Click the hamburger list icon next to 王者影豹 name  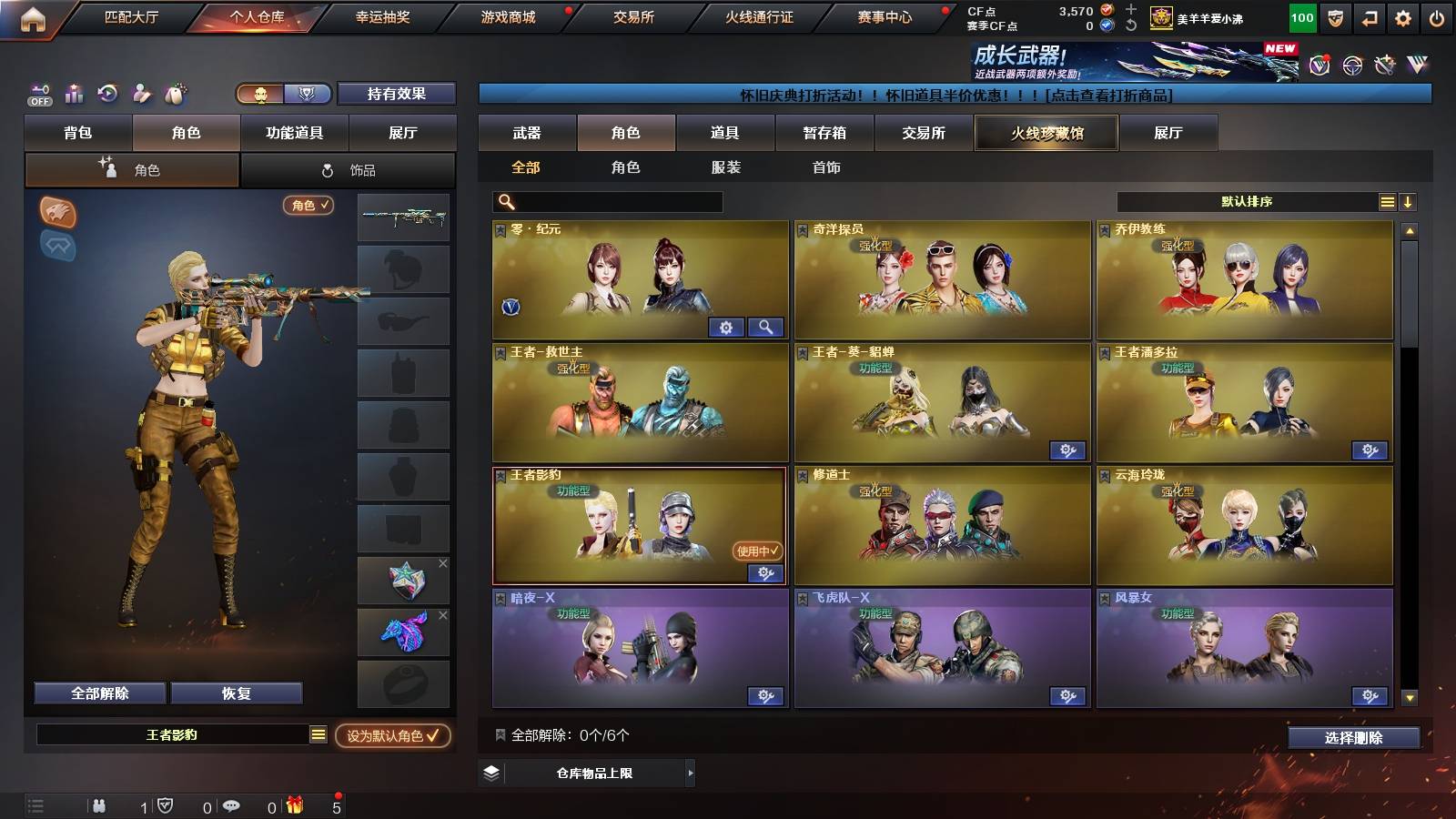tap(318, 733)
